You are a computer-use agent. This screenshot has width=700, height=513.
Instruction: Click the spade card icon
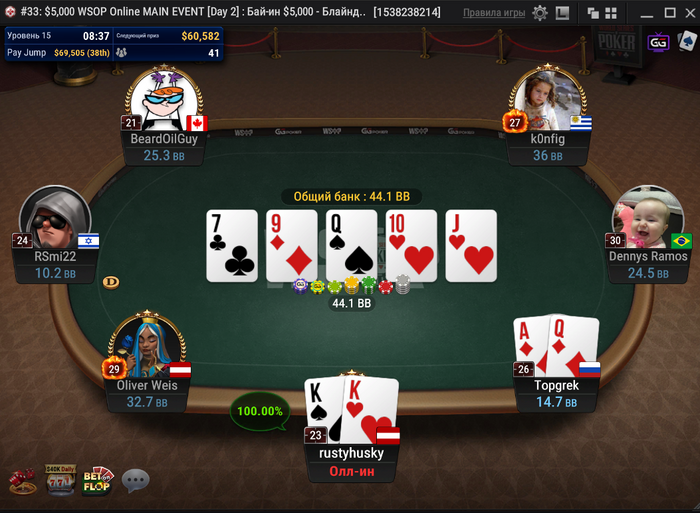686,42
